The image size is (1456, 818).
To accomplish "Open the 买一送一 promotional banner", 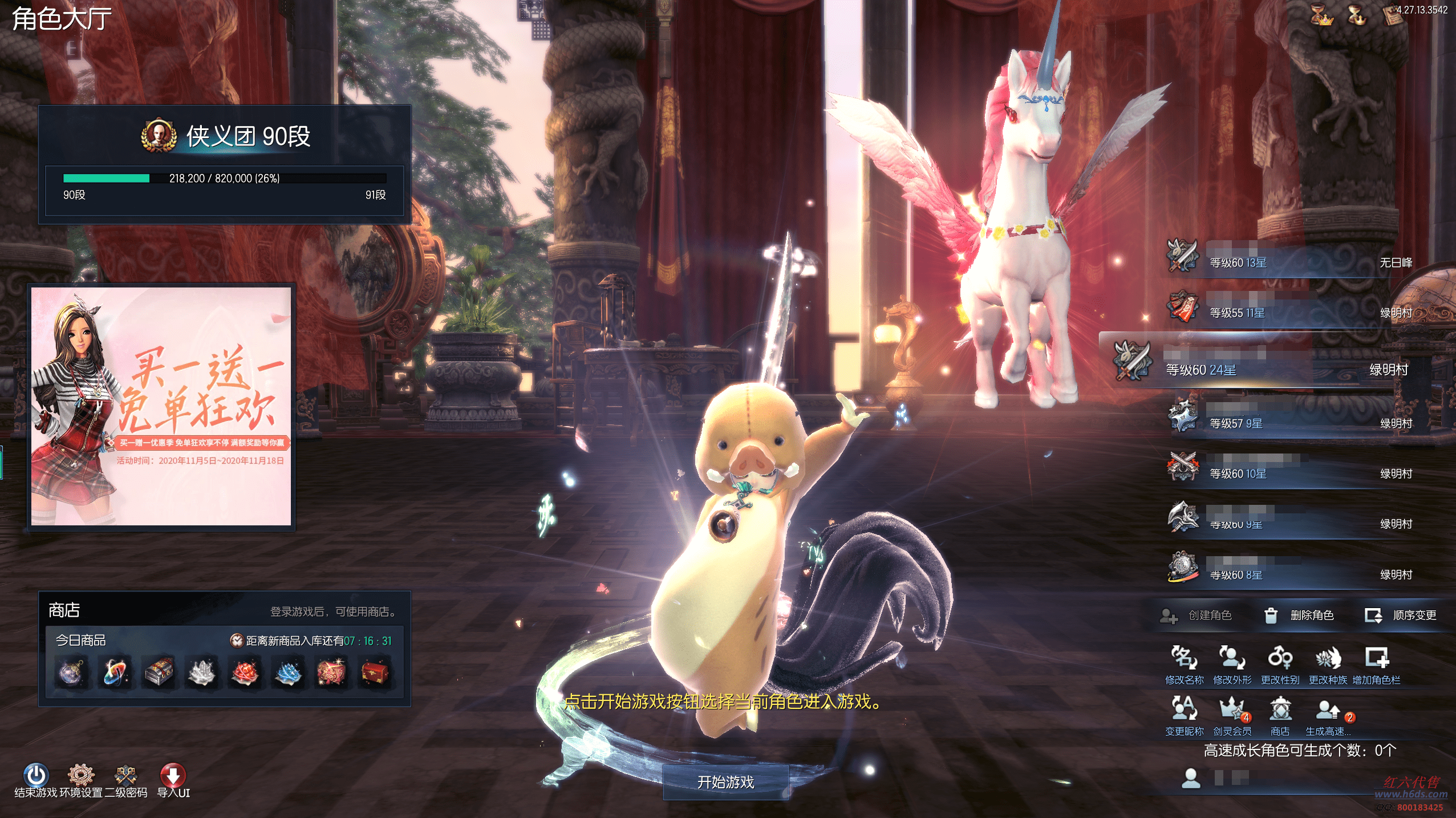I will click(x=161, y=406).
